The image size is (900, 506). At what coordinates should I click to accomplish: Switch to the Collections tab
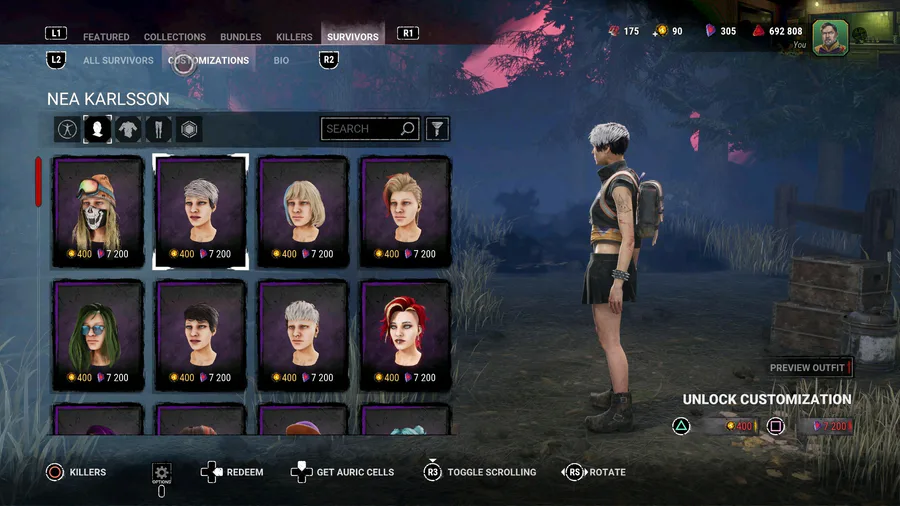175,37
